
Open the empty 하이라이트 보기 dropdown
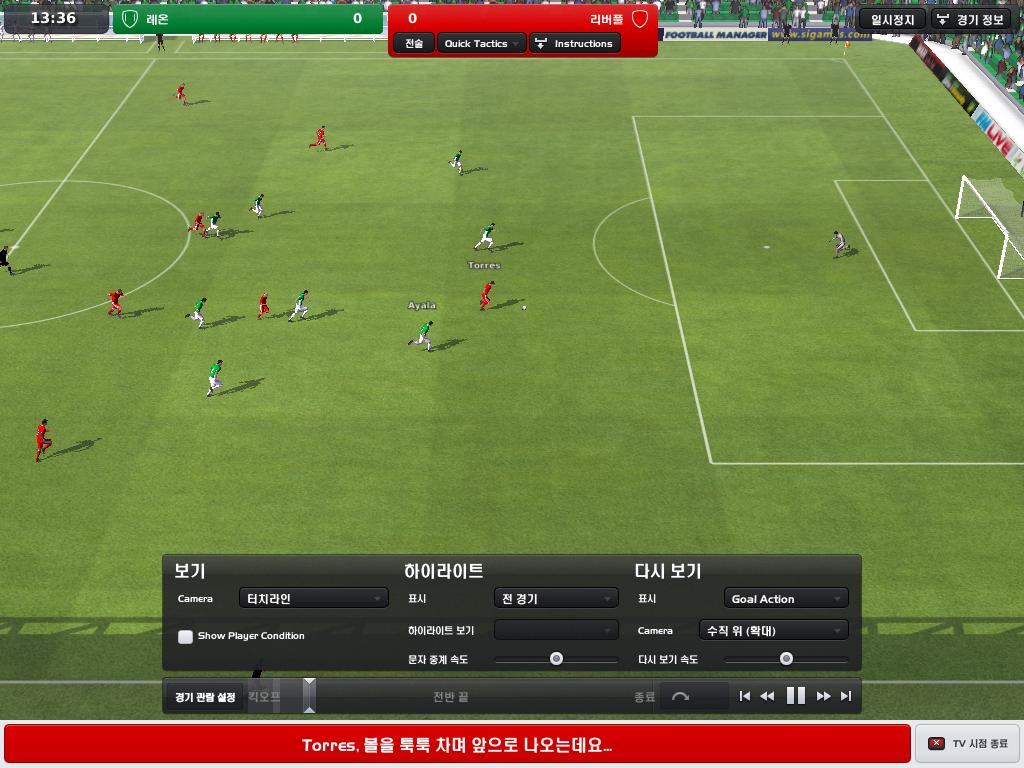(x=556, y=630)
